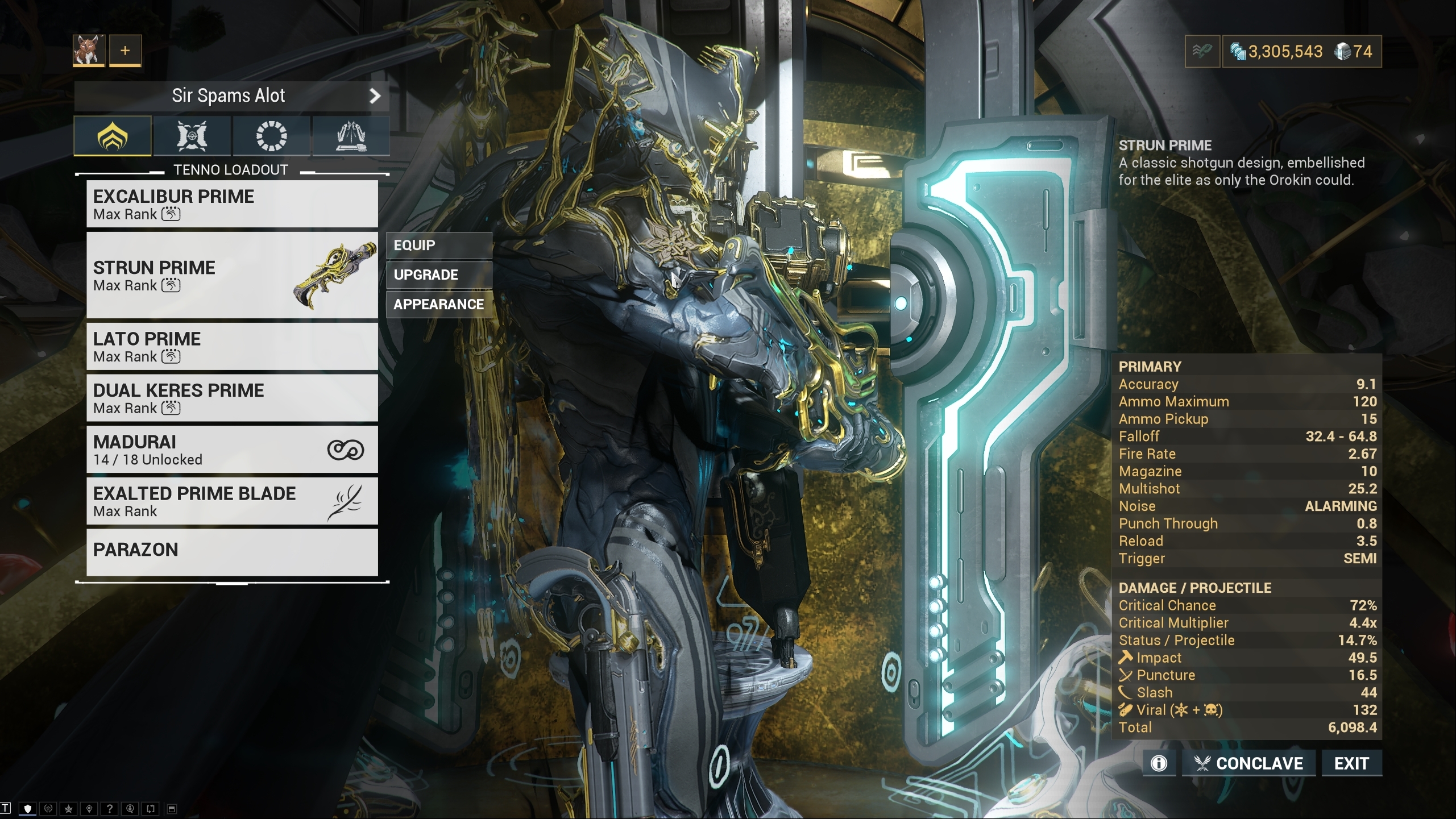Click the companion portrait in the top left
The image size is (1456, 819).
click(x=89, y=51)
